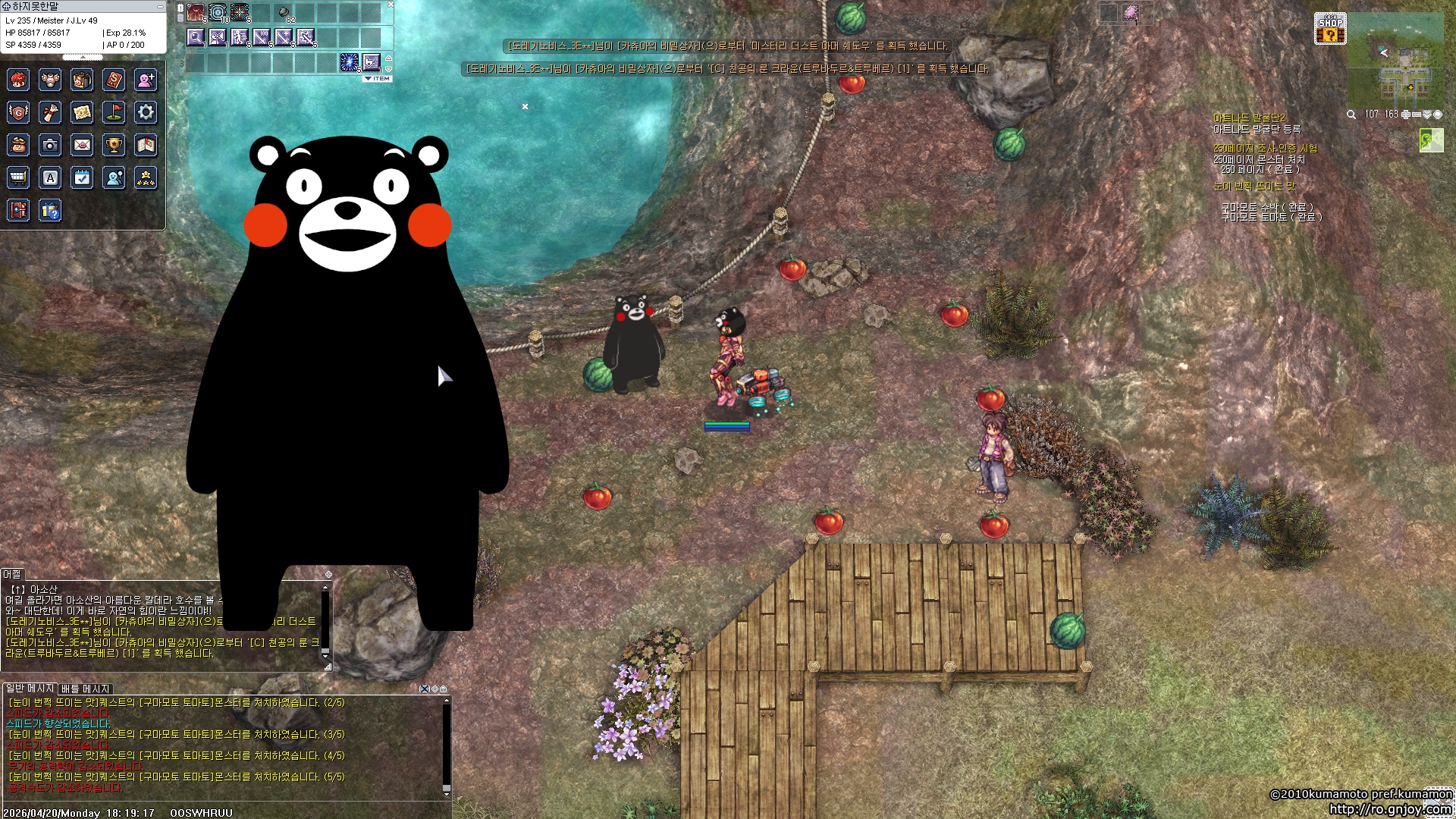1456x819 pixels.
Task: Toggle the ITEM dropdown below hotbar
Action: [377, 79]
